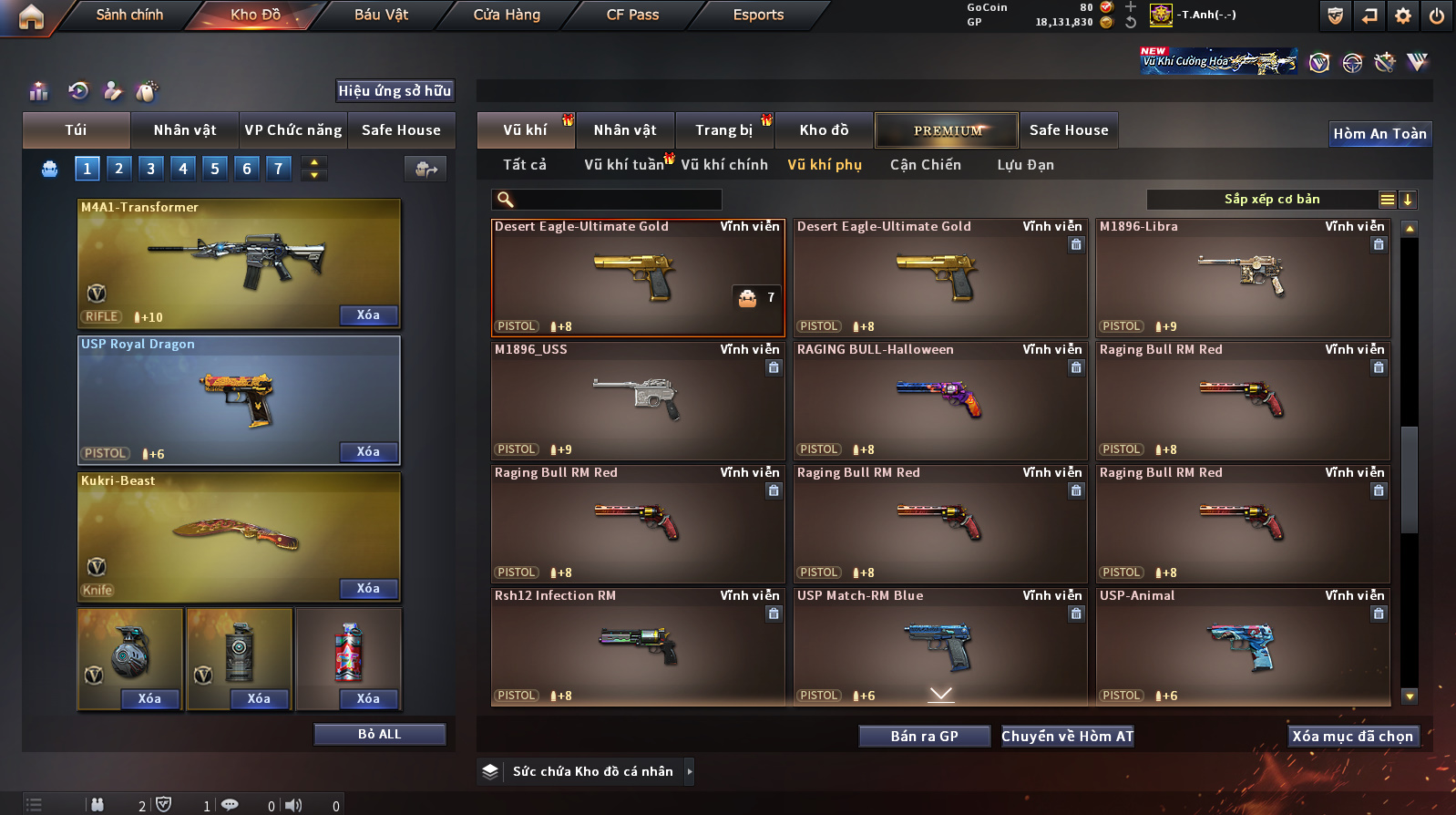Show the Vũ khí chính weapon filter
Image resolution: width=1456 pixels, height=815 pixels.
point(724,165)
